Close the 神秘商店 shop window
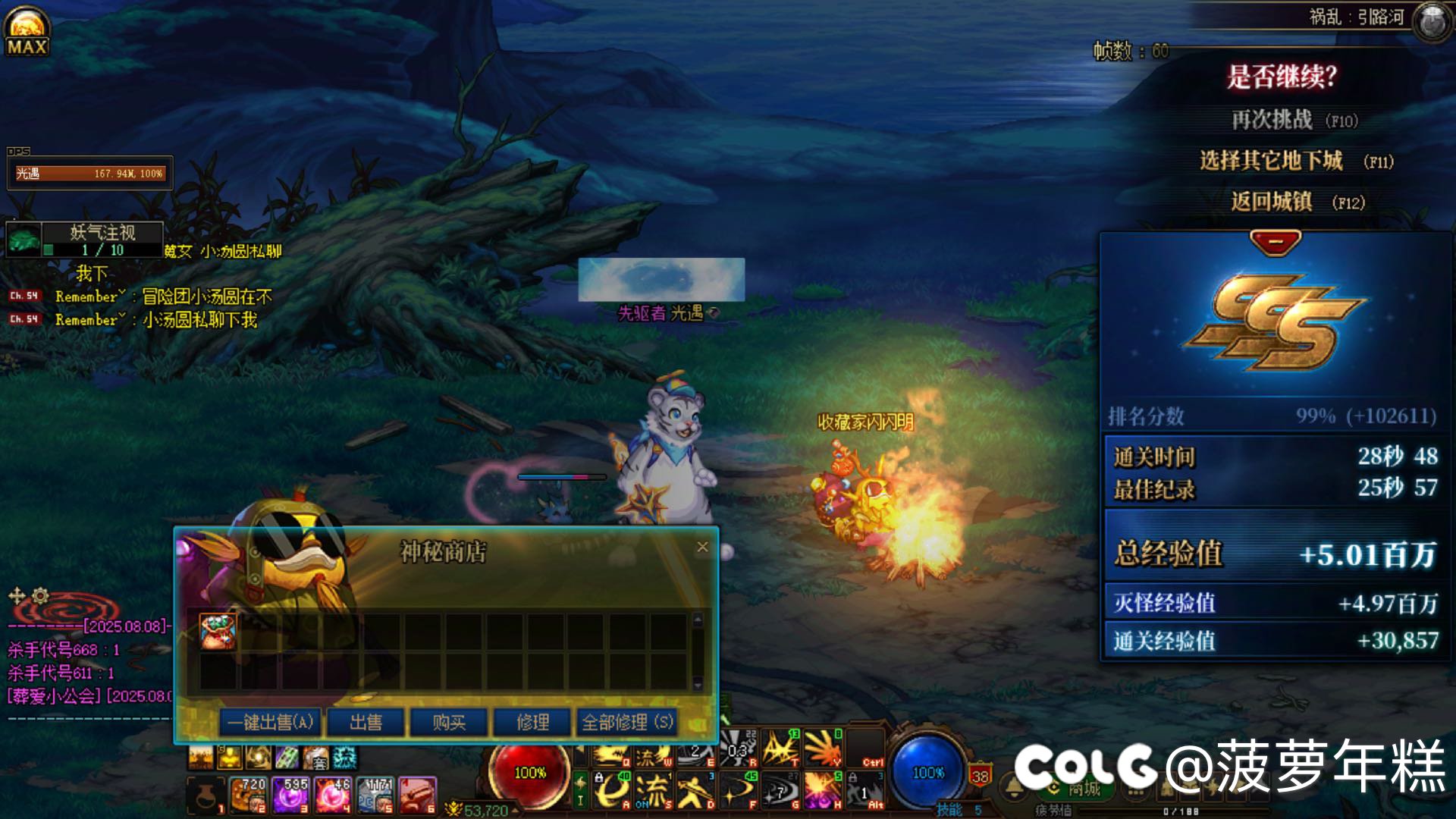This screenshot has height=819, width=1456. click(703, 547)
